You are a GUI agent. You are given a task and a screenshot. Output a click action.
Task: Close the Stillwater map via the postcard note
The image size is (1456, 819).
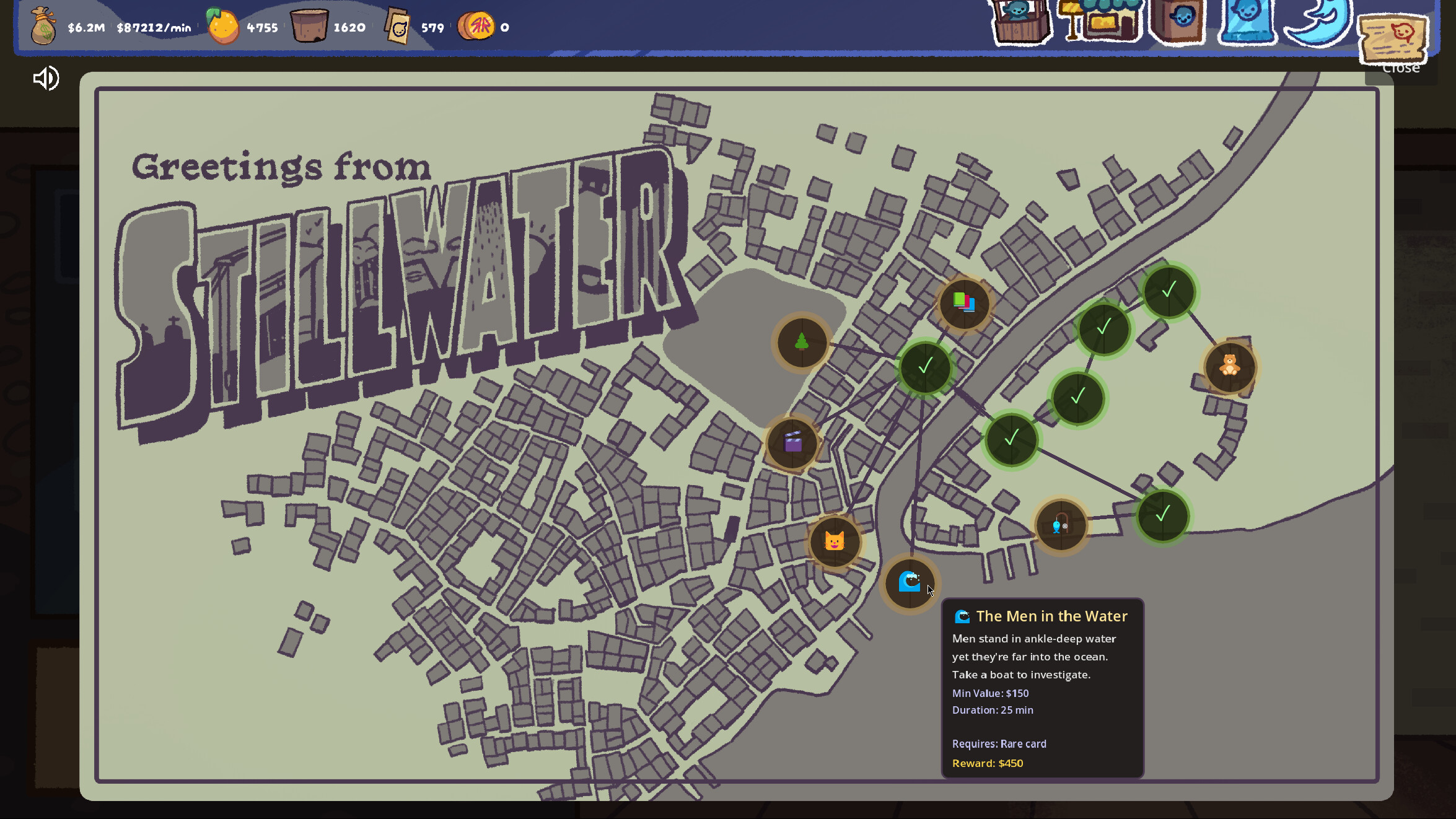(1394, 39)
